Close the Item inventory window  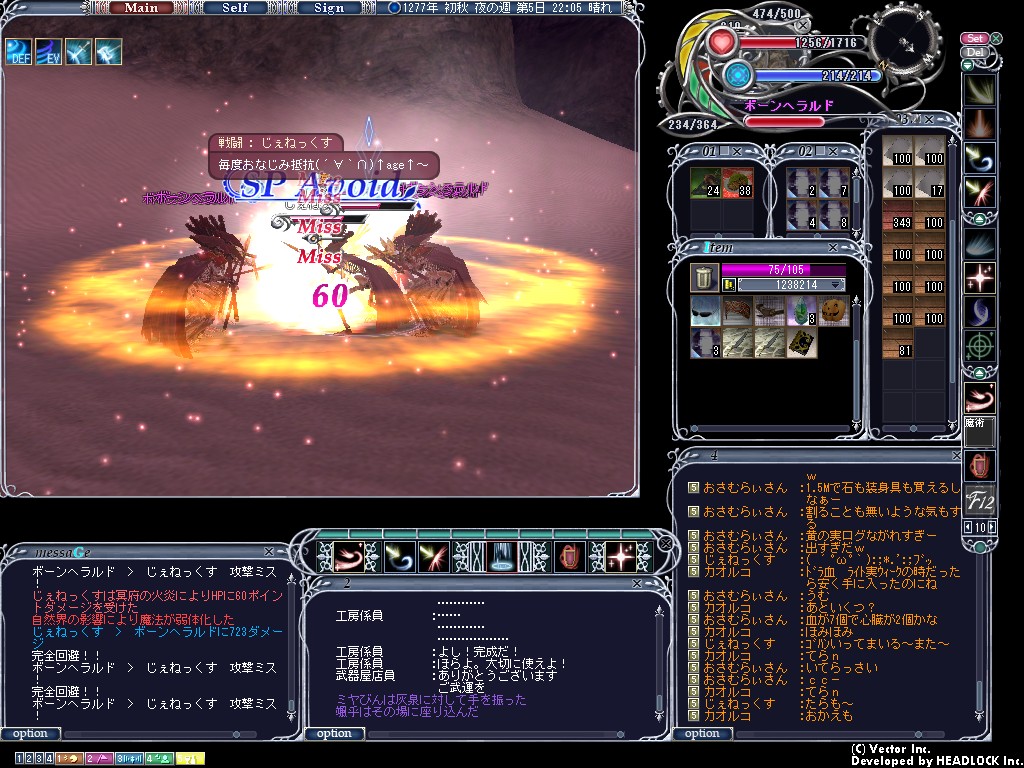coord(833,247)
